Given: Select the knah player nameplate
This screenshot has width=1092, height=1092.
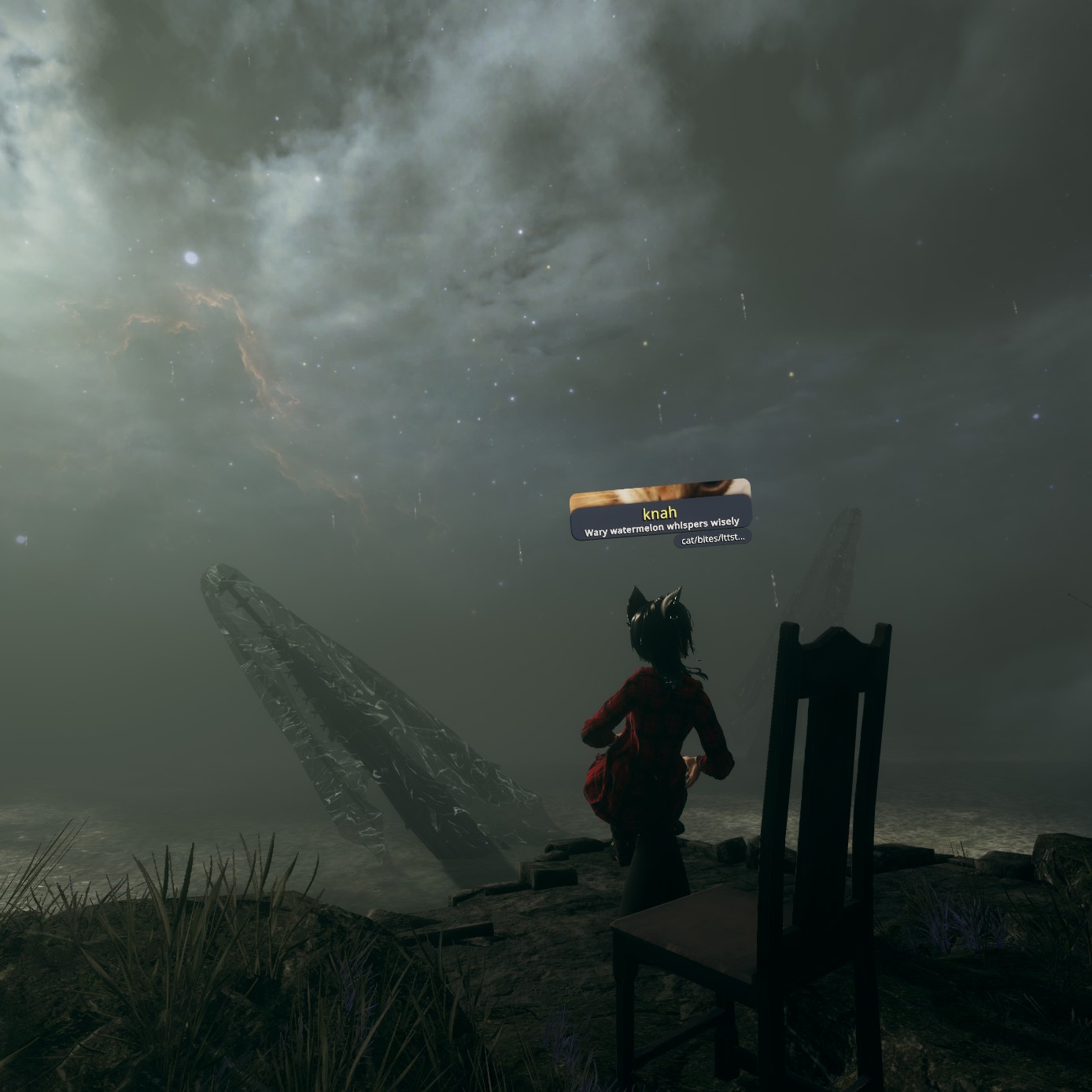Looking at the screenshot, I should 659,511.
